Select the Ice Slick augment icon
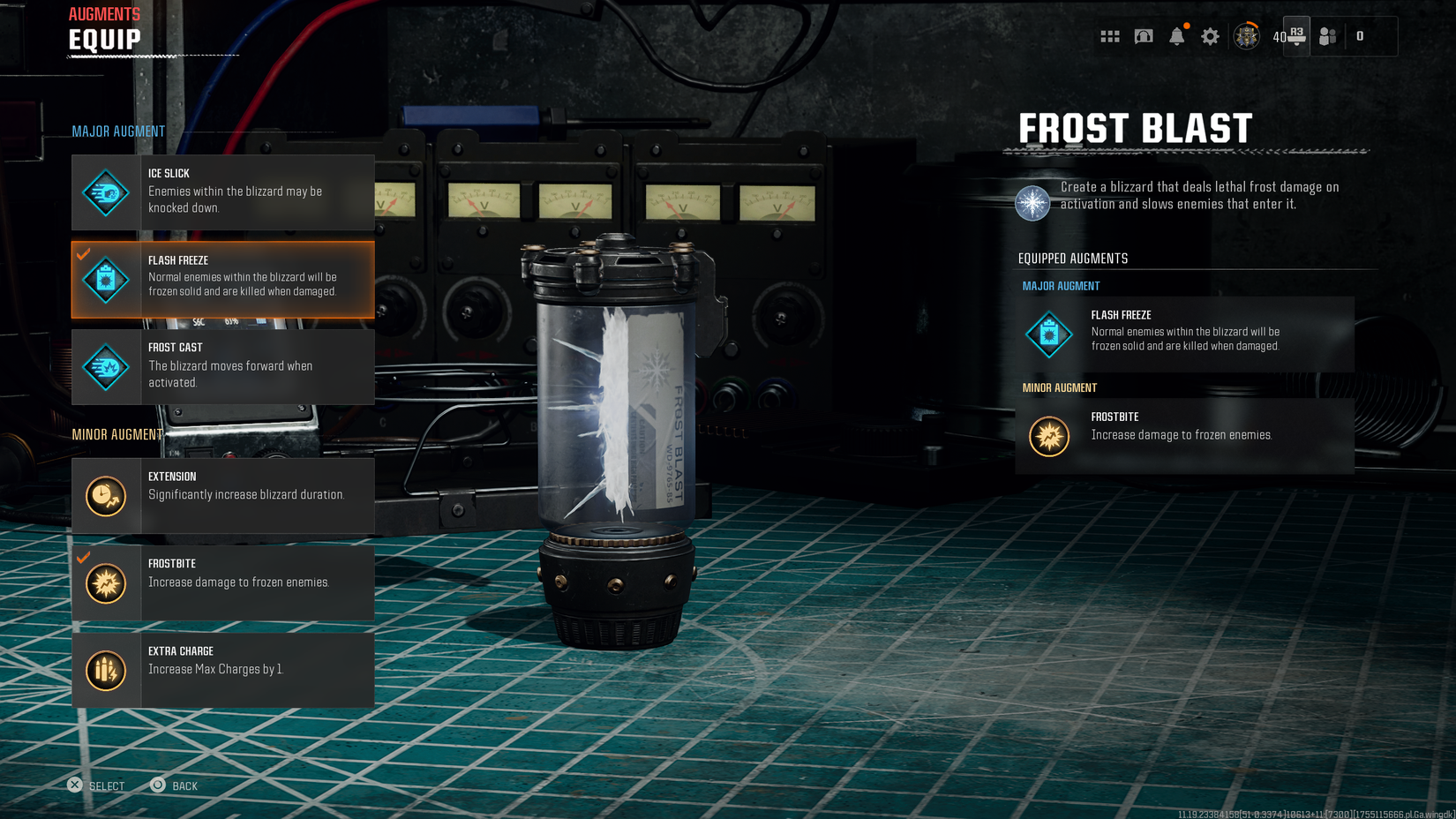 click(105, 192)
